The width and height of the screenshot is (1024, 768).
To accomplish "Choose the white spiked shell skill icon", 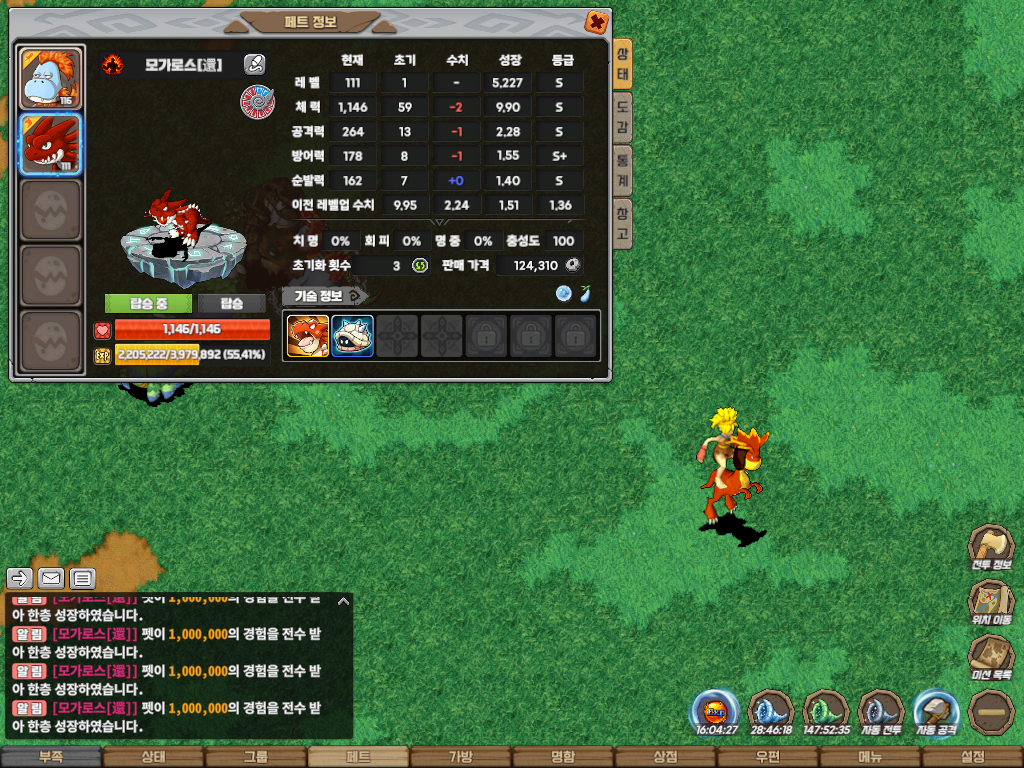I will point(352,336).
